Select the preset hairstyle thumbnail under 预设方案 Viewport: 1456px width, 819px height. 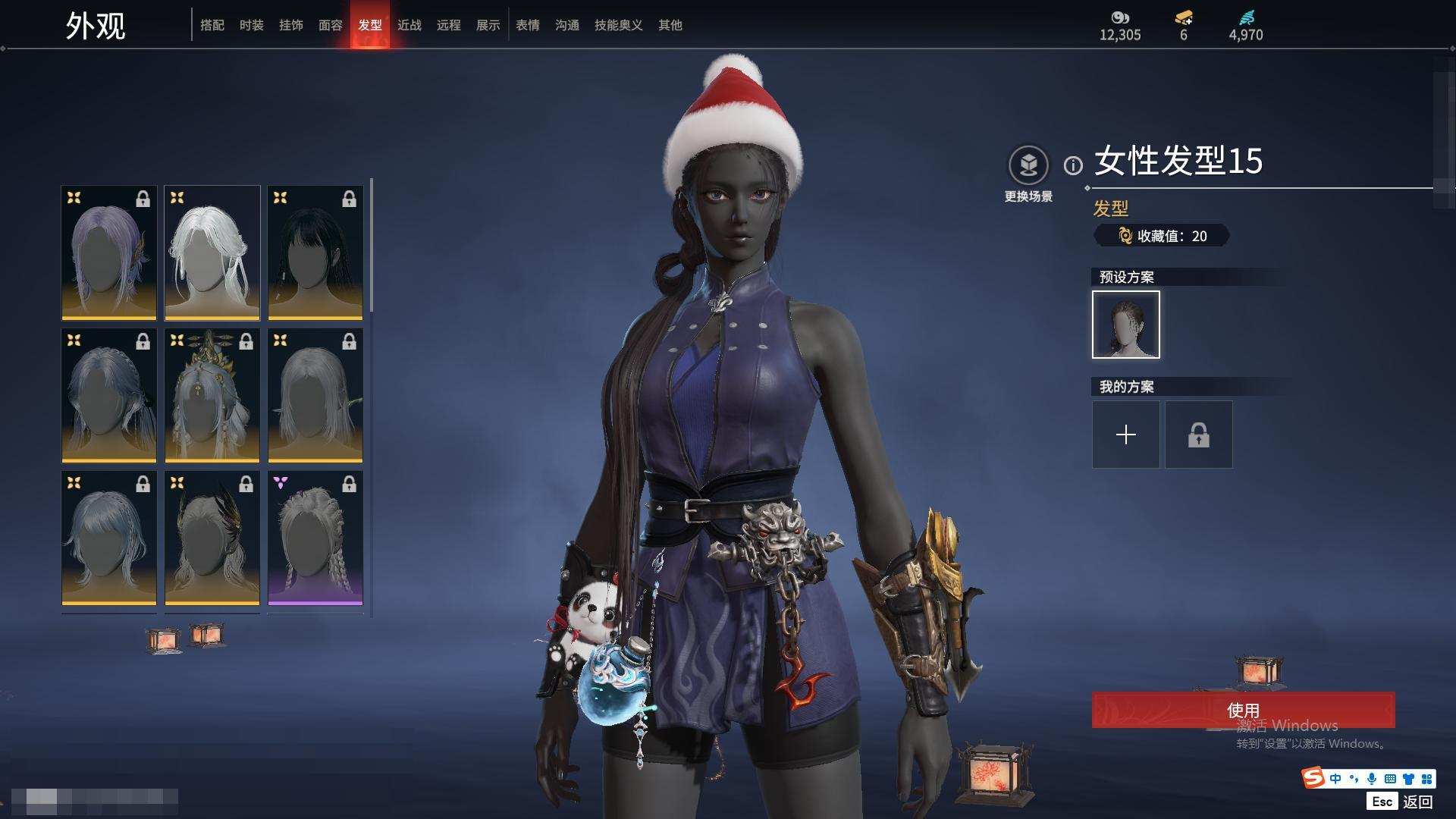(1126, 325)
